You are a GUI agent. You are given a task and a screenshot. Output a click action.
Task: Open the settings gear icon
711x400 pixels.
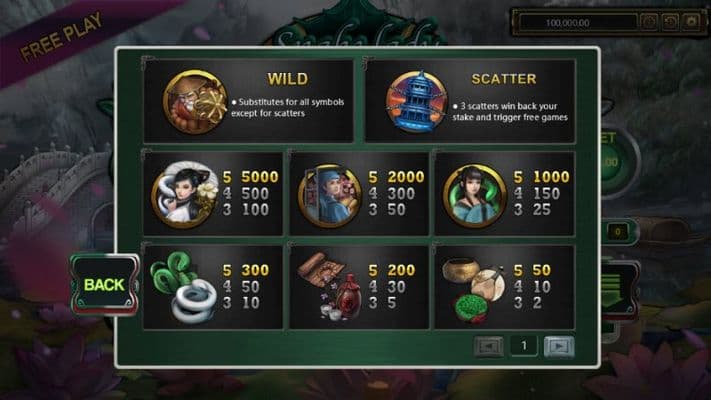click(690, 21)
